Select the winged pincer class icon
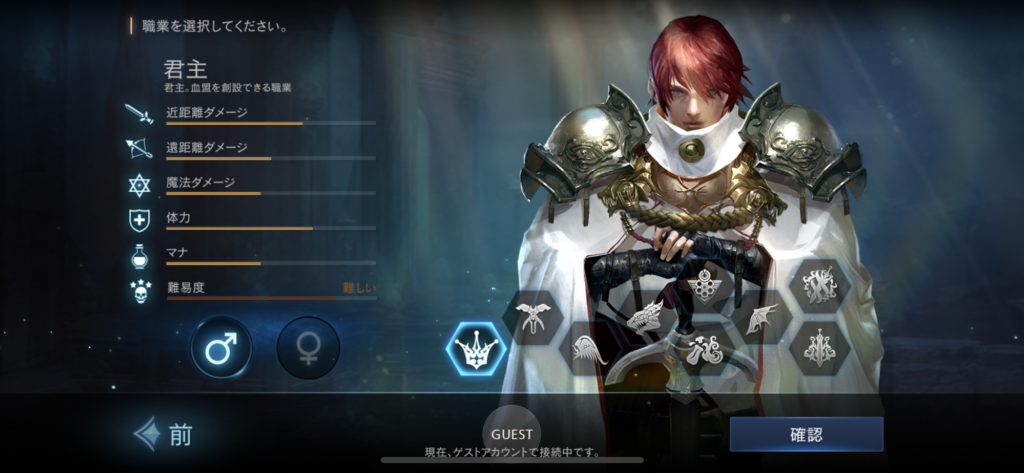Image resolution: width=1024 pixels, height=473 pixels. tap(533, 318)
